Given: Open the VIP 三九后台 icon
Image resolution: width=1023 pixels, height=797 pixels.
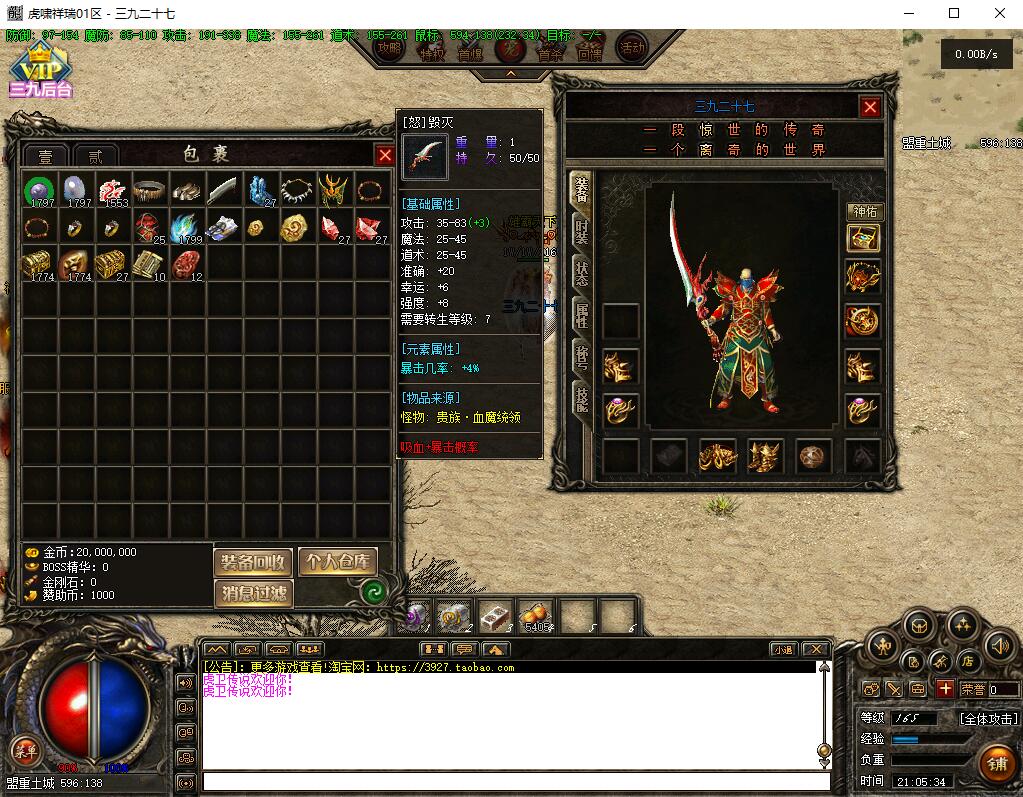Looking at the screenshot, I should click(x=41, y=70).
